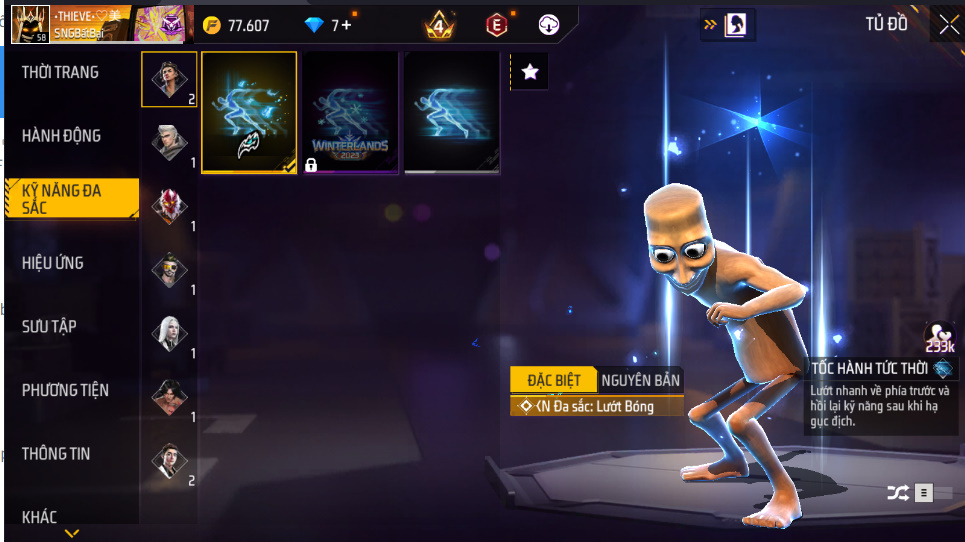Close the wardrobe with the X button
Image resolution: width=965 pixels, height=542 pixels.
947,26
